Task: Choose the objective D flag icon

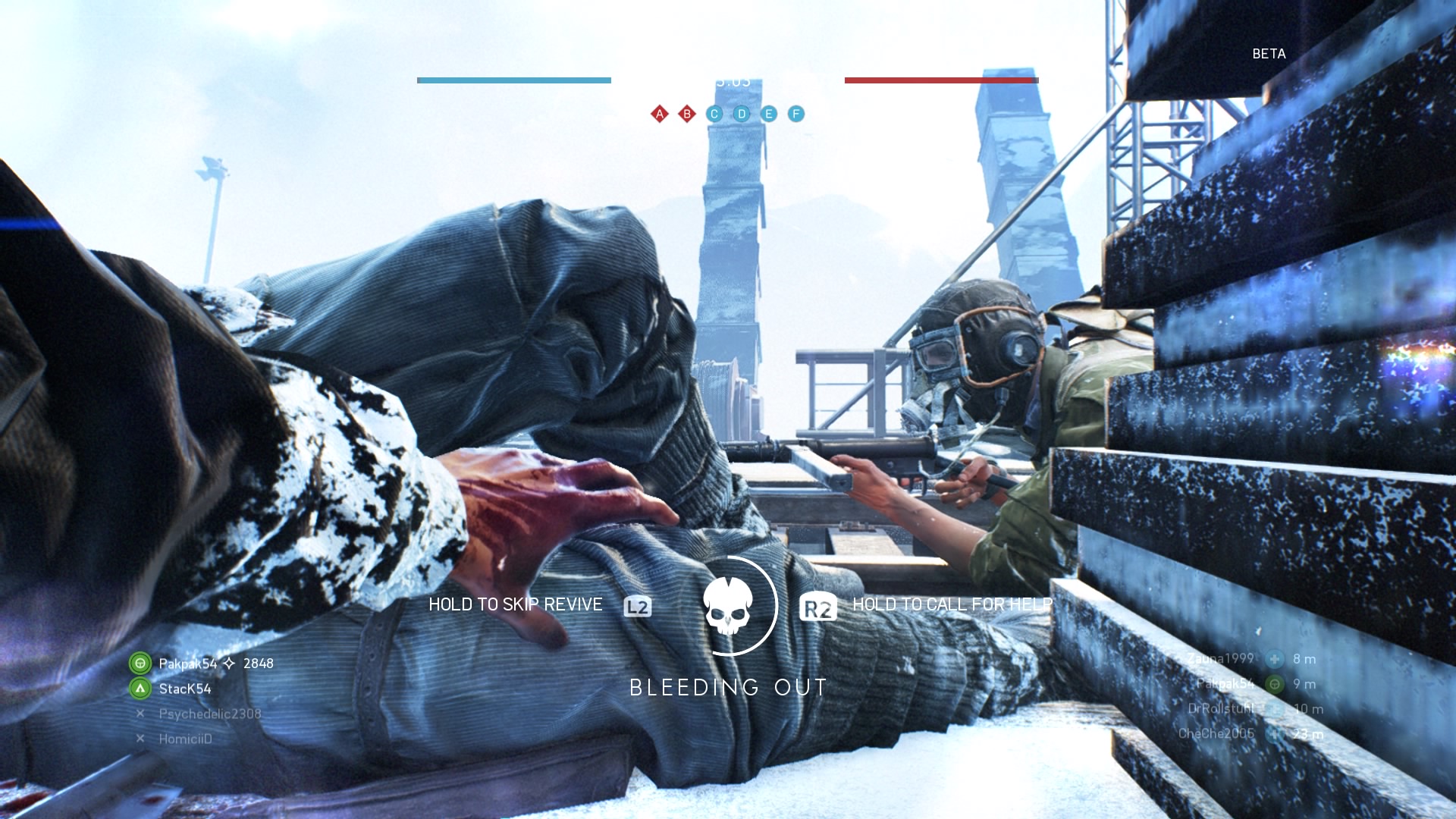Action: click(x=742, y=114)
